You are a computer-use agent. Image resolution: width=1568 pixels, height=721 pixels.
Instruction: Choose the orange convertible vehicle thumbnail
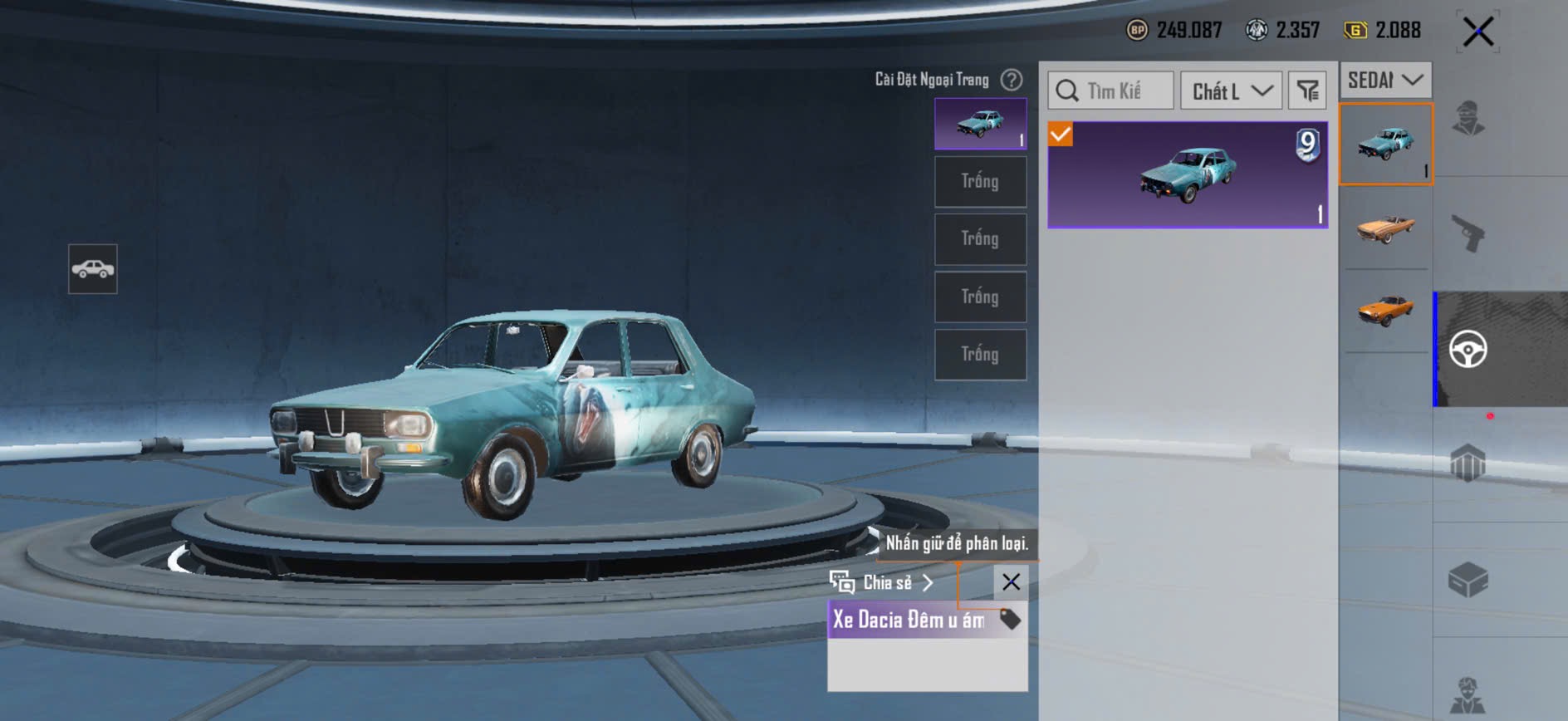[x=1385, y=228]
